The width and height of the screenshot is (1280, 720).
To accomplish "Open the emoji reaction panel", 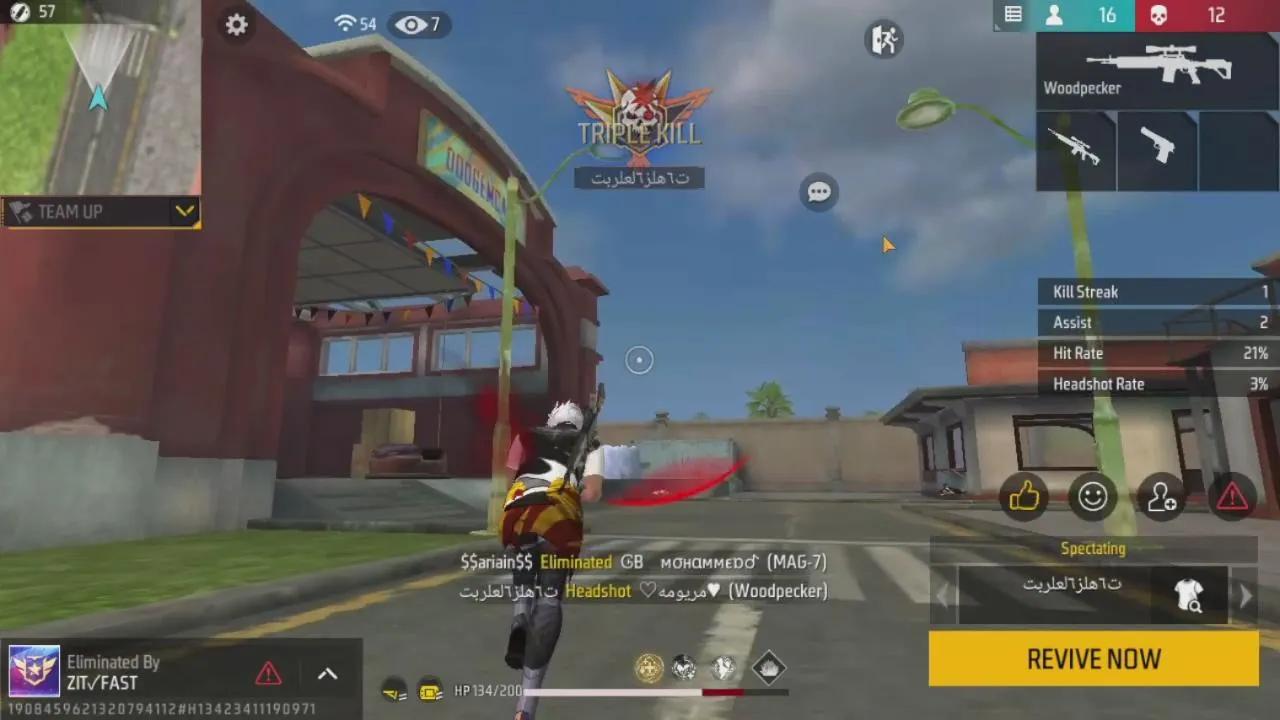I will click(x=1092, y=497).
